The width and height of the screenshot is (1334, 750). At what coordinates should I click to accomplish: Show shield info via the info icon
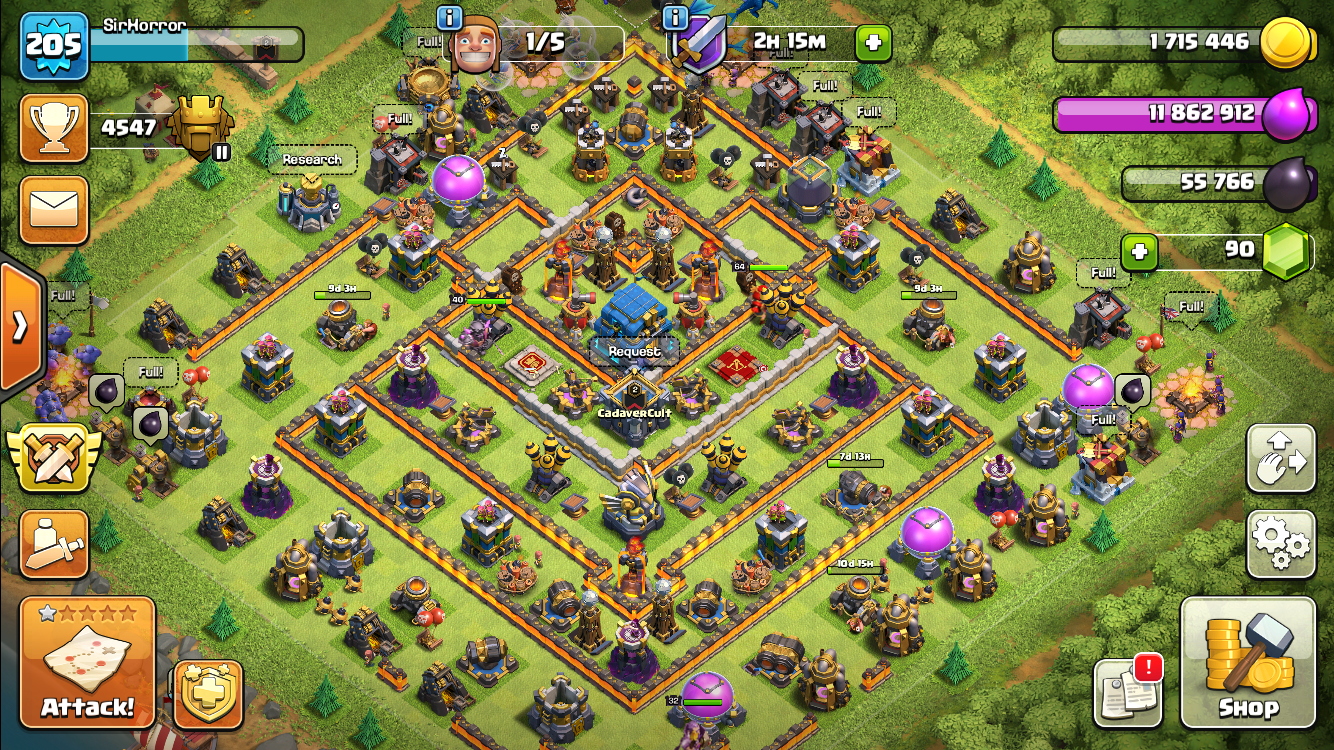[x=676, y=17]
